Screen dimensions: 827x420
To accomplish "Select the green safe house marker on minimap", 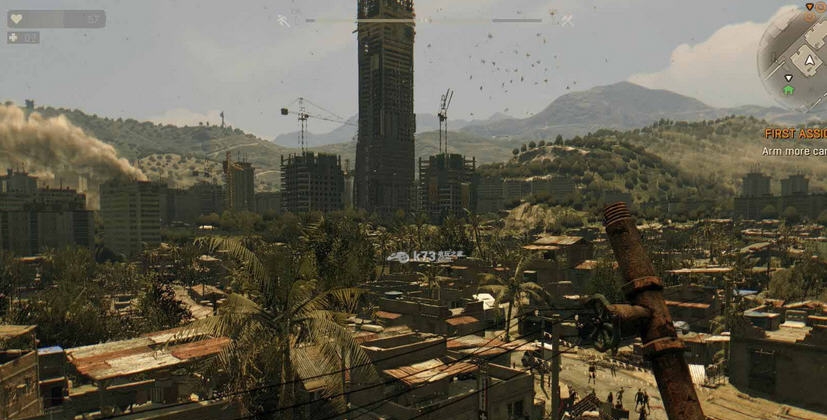I will (789, 90).
